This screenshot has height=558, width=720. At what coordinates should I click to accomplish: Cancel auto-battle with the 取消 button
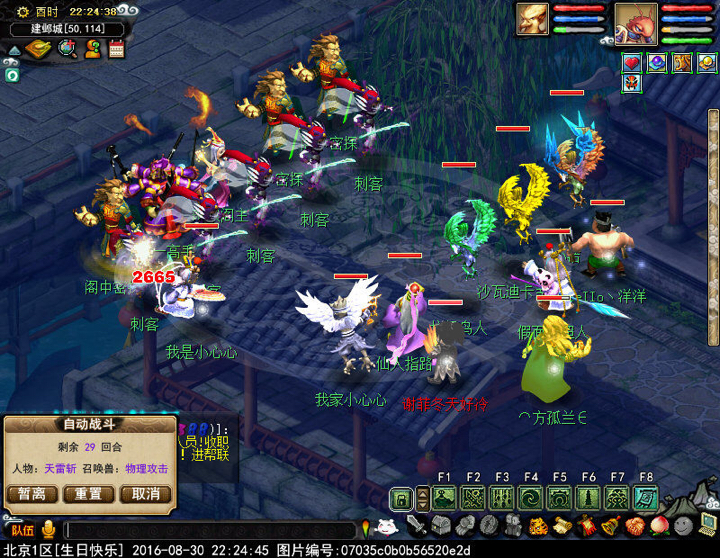[x=145, y=494]
